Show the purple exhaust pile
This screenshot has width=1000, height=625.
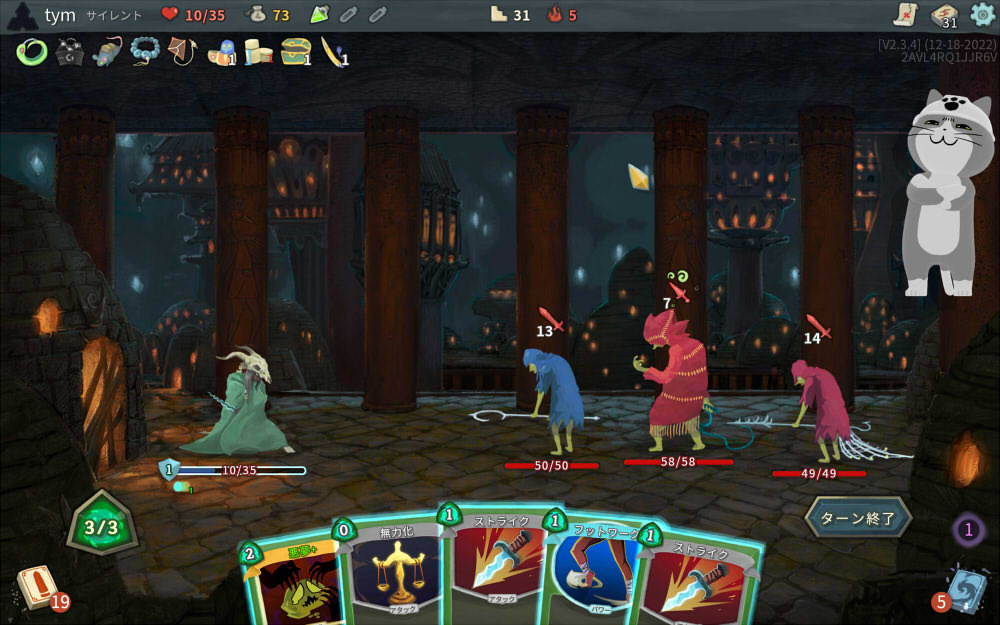(968, 530)
